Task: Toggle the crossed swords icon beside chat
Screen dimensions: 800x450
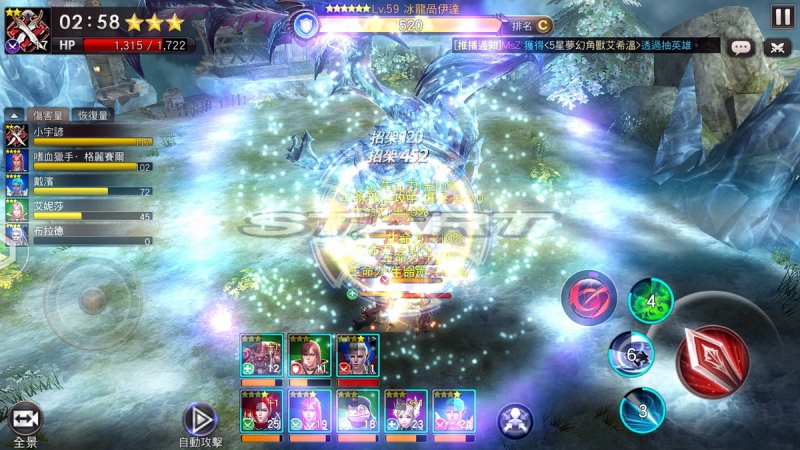Action: [x=776, y=47]
